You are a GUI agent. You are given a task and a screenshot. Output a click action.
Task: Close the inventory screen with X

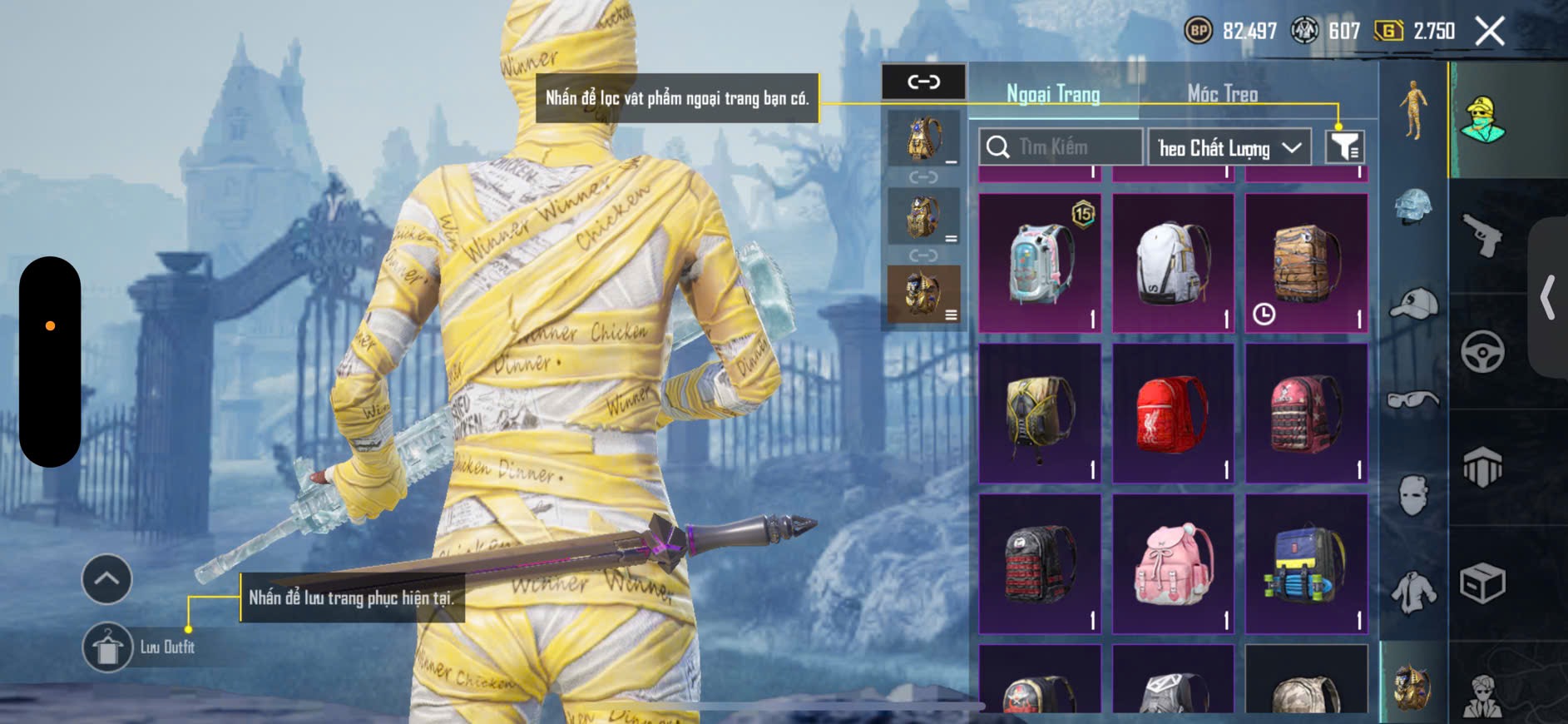1489,32
